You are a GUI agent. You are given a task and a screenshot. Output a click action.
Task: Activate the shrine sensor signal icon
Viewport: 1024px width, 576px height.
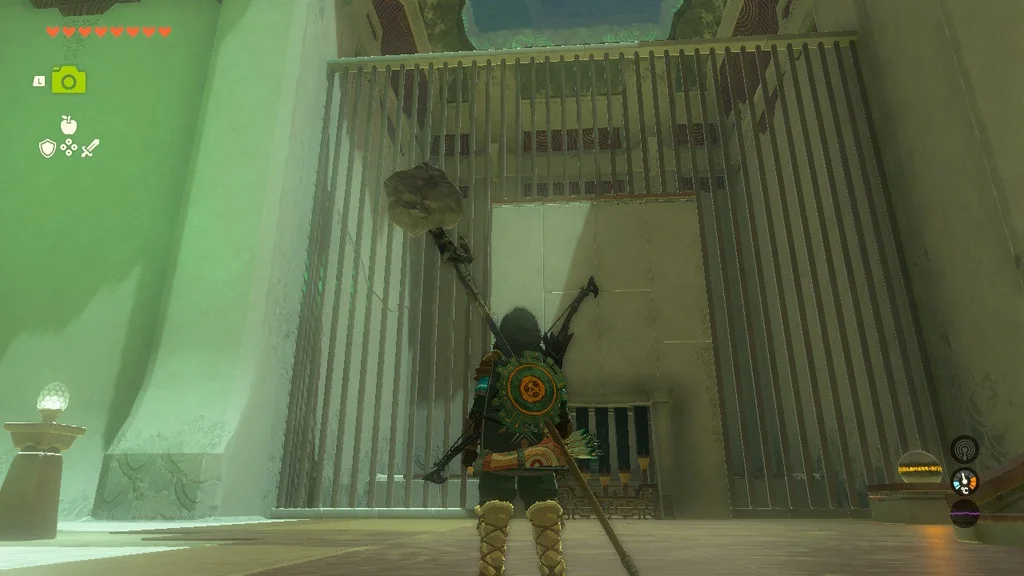[x=964, y=447]
